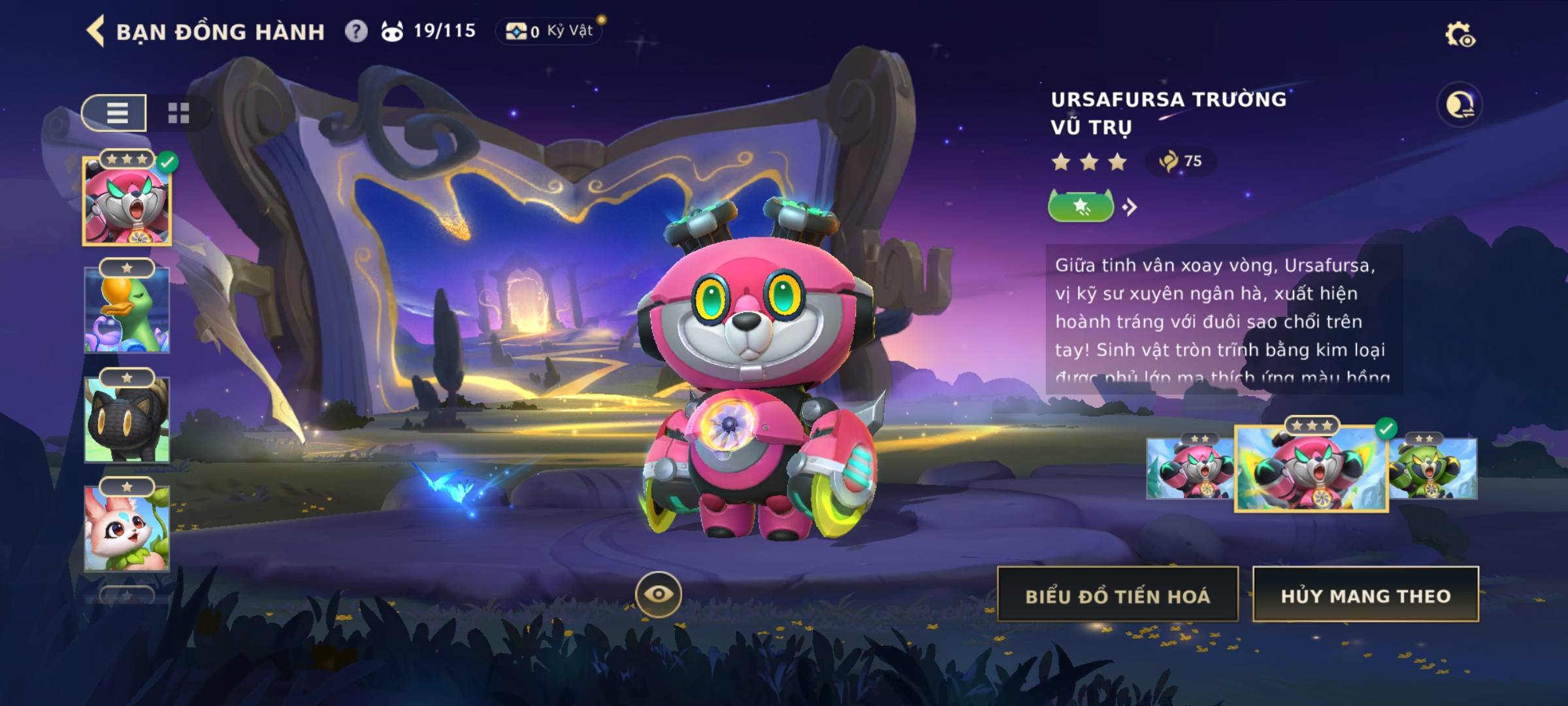The width and height of the screenshot is (1568, 706).
Task: Select the black cat companion portrait
Action: pyautogui.click(x=127, y=420)
